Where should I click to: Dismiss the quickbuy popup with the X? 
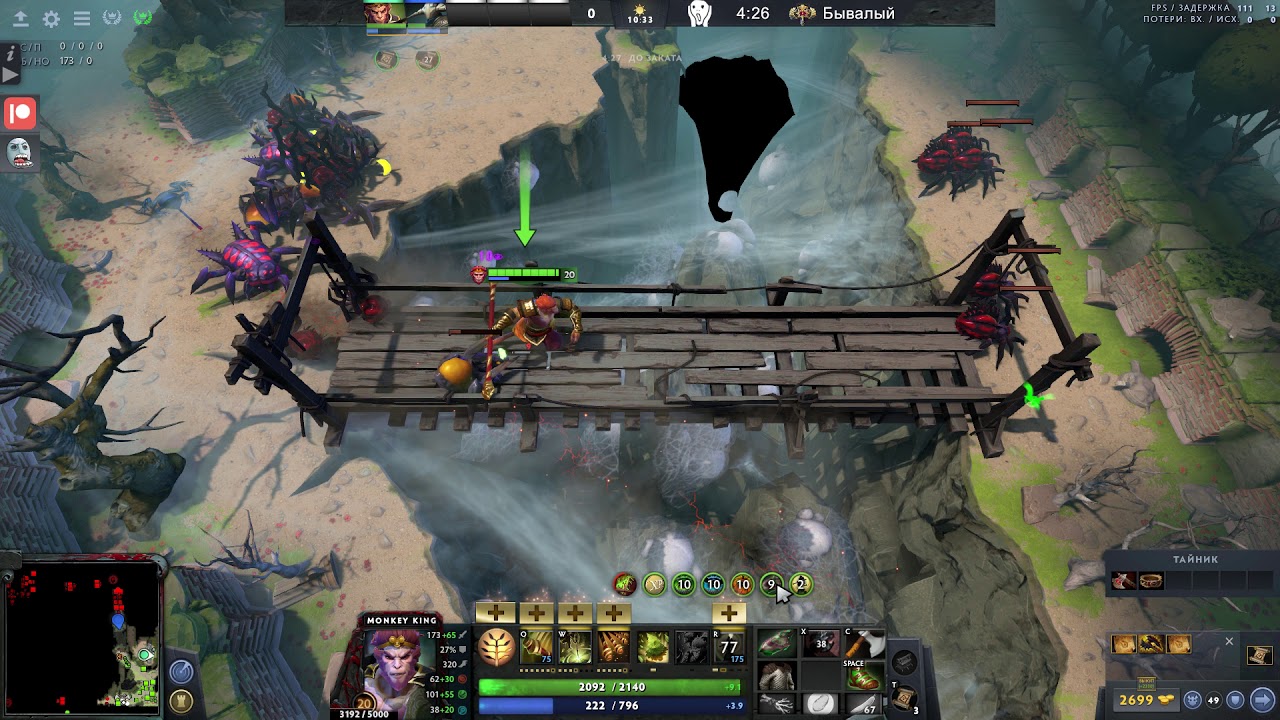[1229, 641]
